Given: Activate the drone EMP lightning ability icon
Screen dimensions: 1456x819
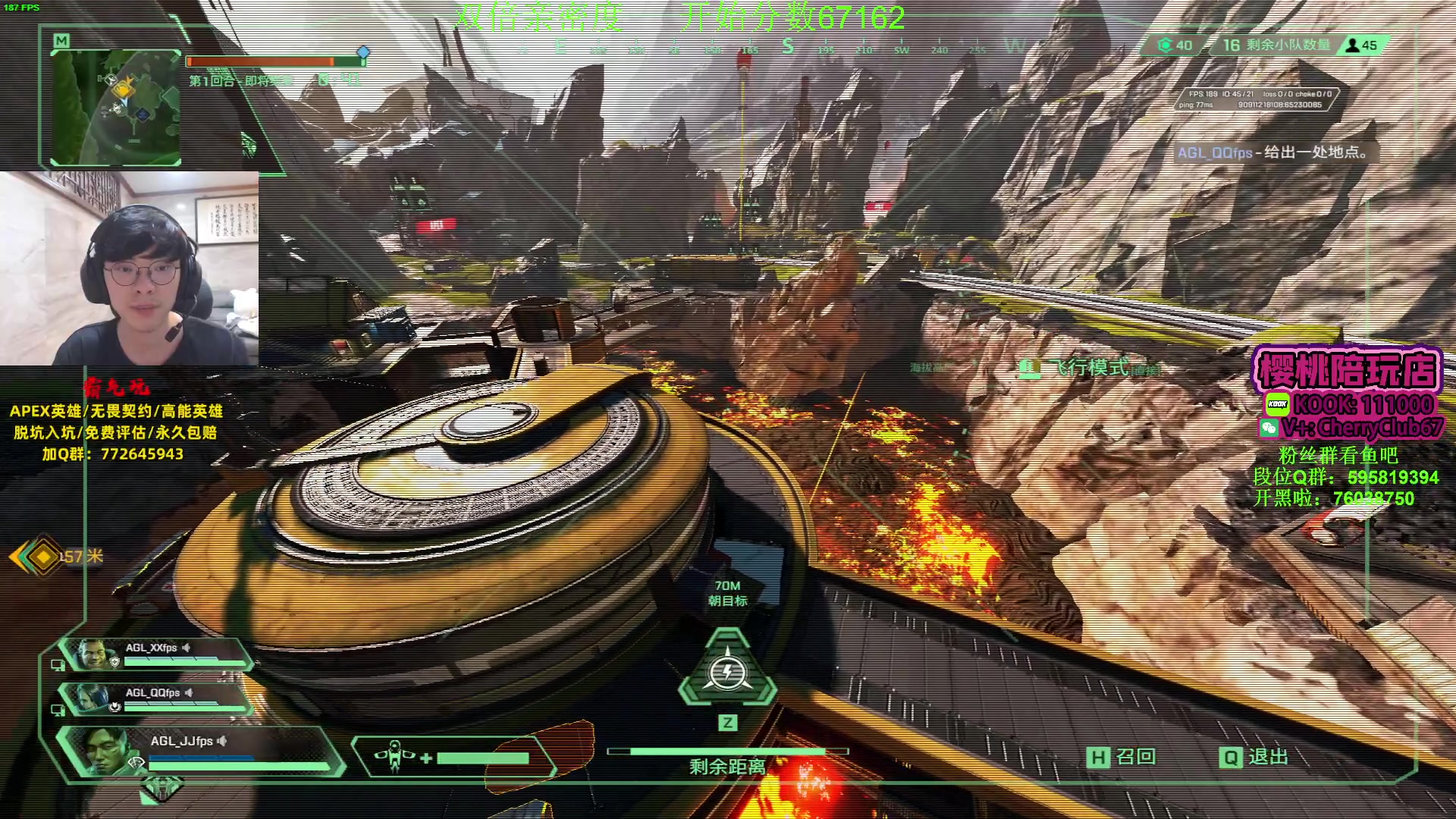Looking at the screenshot, I should (x=727, y=672).
